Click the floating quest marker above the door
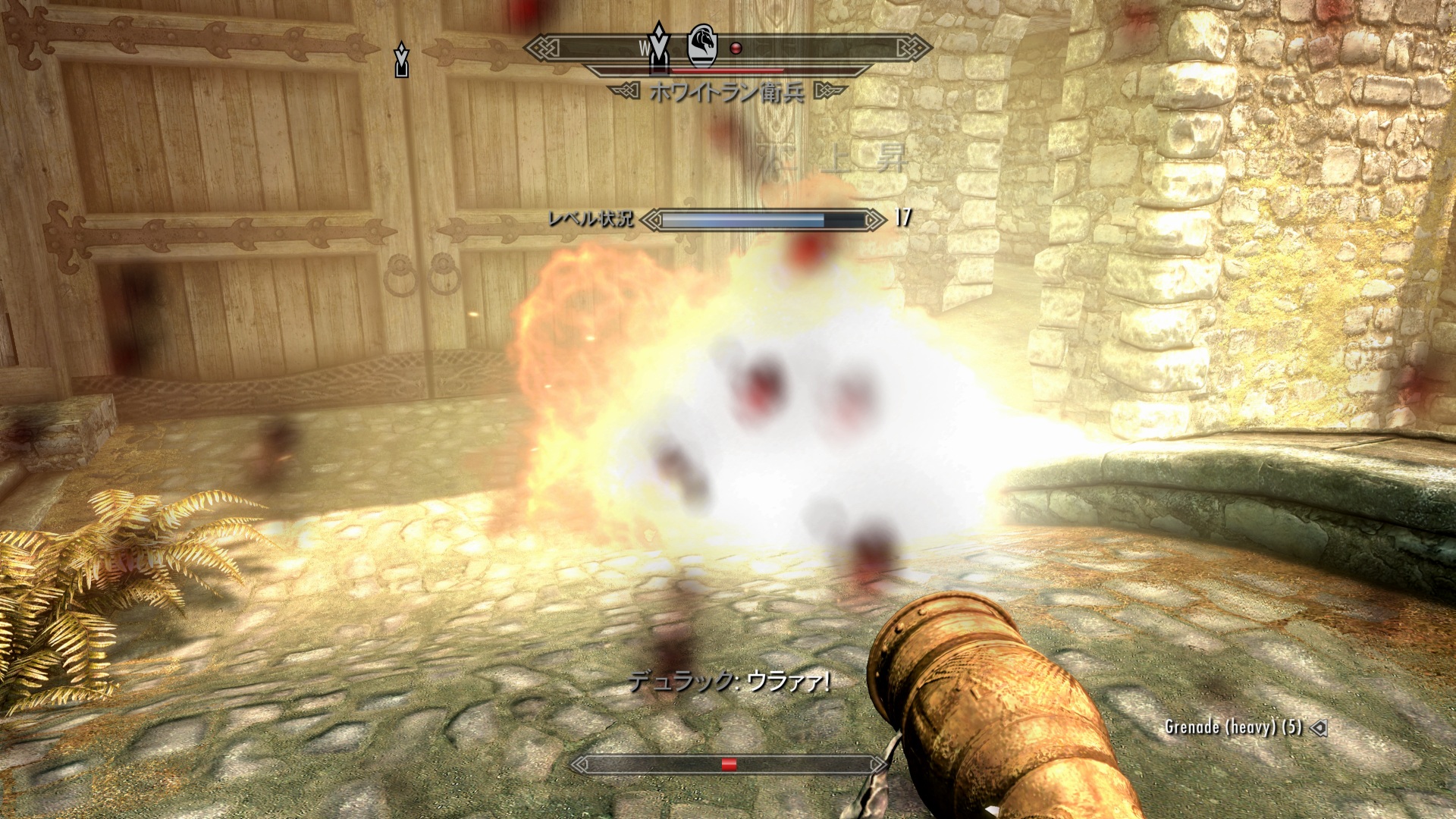 coord(401,61)
